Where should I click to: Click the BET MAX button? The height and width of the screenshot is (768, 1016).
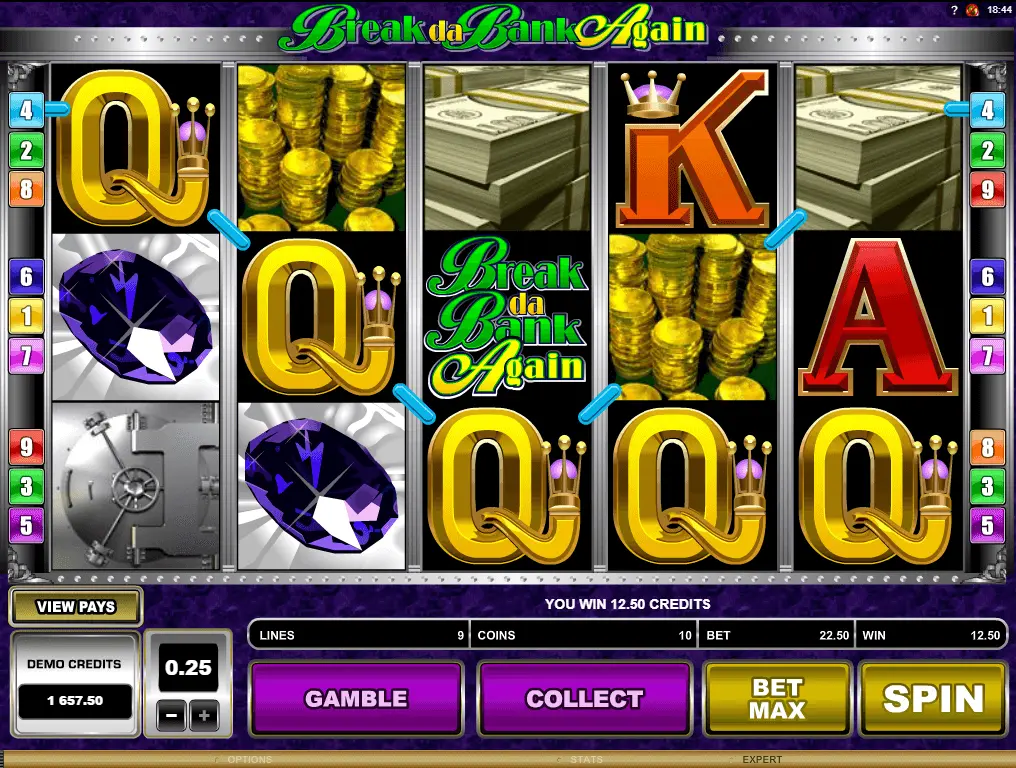[777, 698]
